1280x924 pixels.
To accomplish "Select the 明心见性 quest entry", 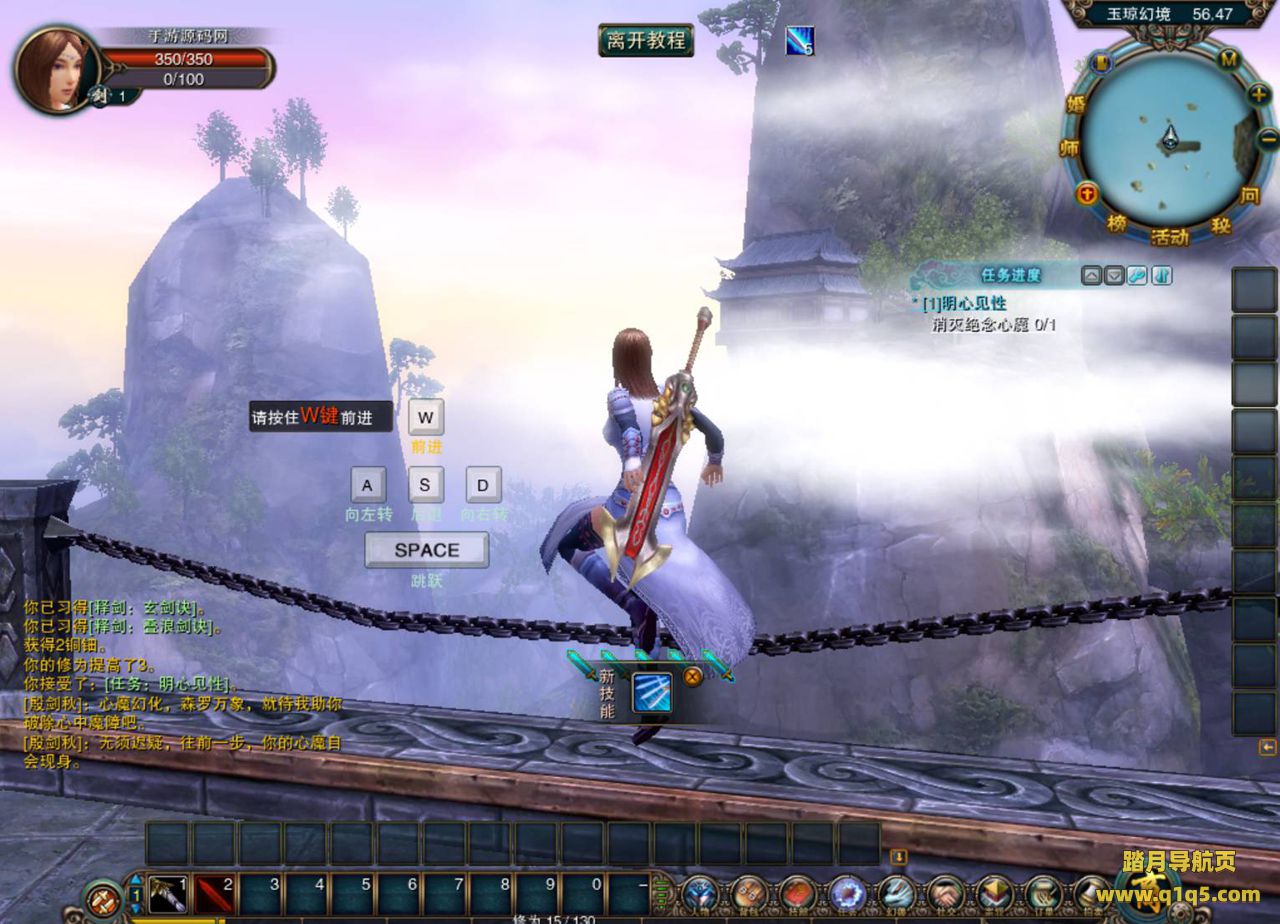I will click(963, 303).
